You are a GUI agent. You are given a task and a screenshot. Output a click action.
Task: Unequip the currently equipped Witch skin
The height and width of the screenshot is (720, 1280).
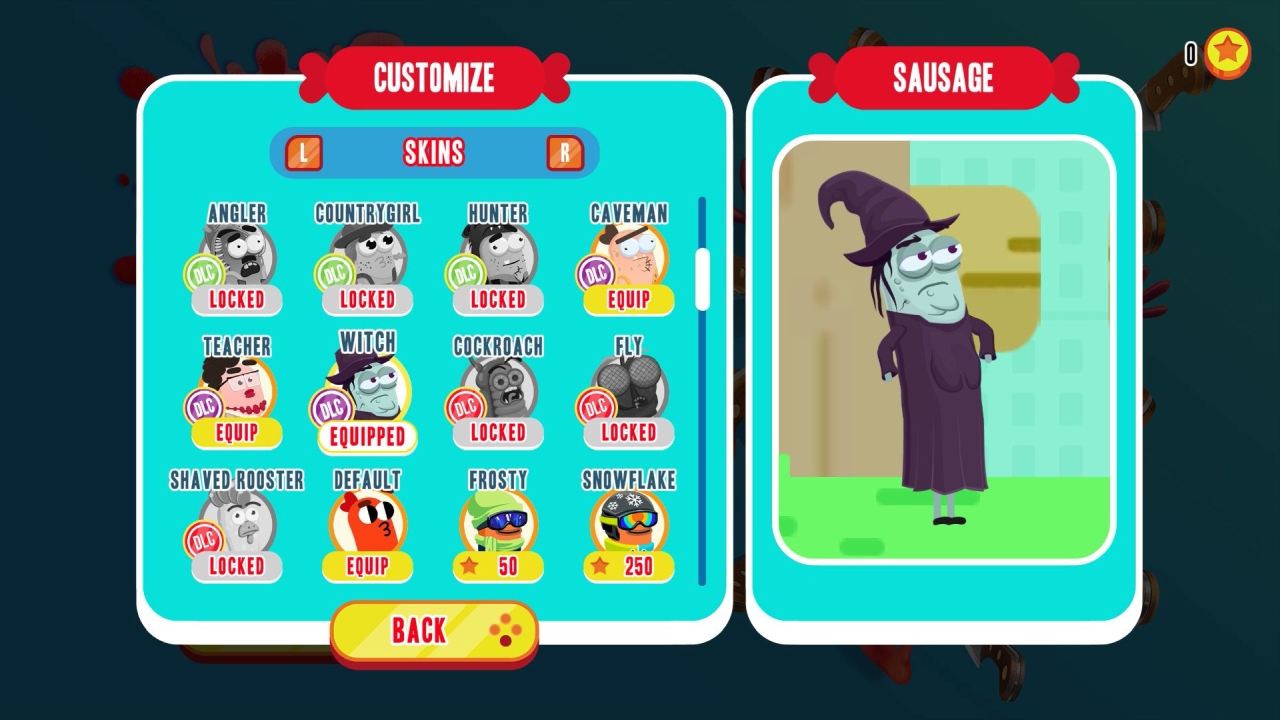366,437
